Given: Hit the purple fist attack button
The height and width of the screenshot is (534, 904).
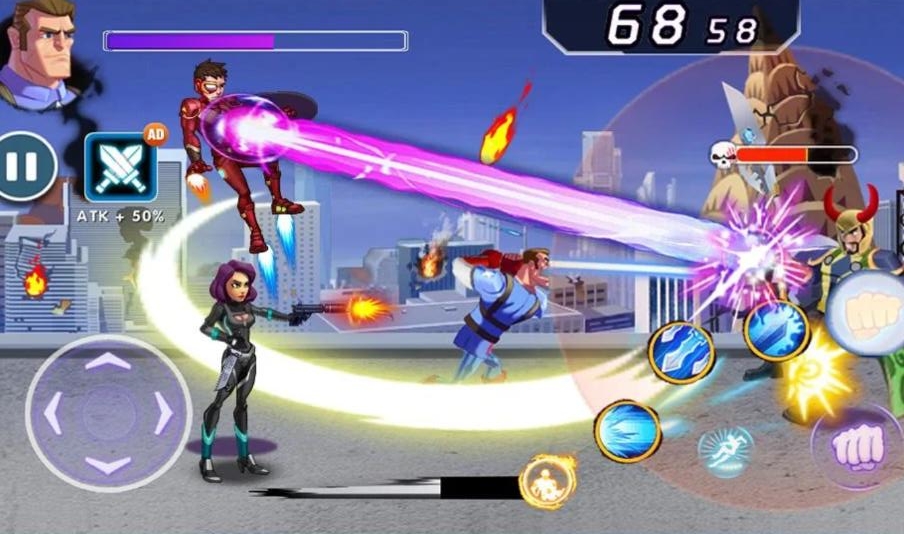Looking at the screenshot, I should pyautogui.click(x=858, y=446).
